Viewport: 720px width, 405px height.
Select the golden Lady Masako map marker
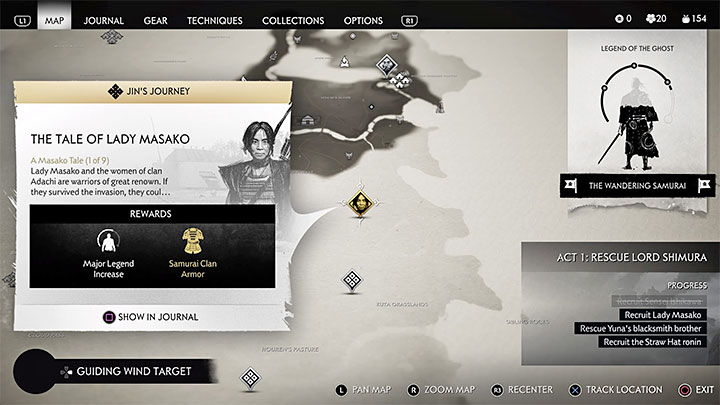[x=359, y=203]
